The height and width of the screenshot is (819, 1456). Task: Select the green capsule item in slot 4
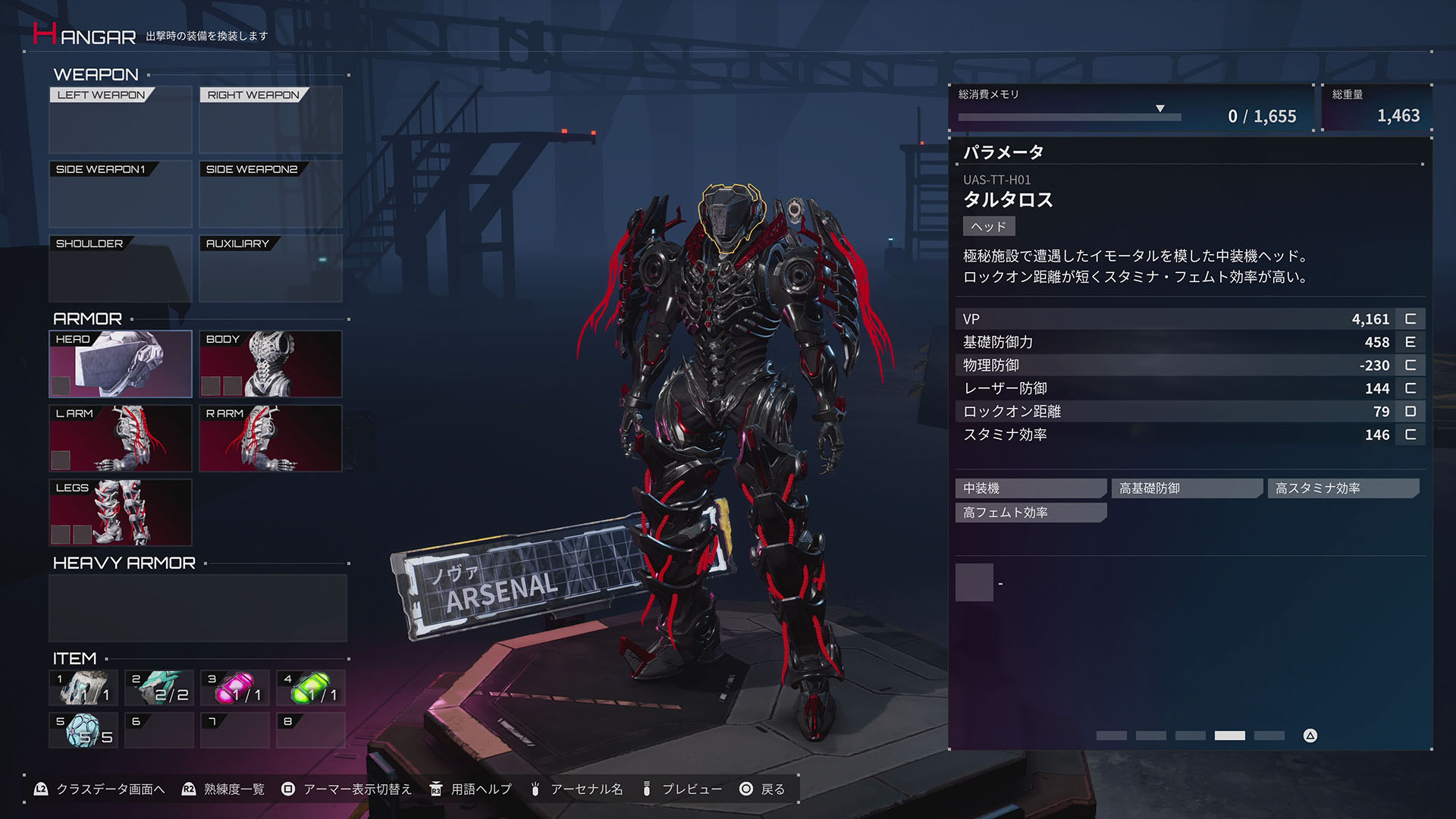(310, 687)
